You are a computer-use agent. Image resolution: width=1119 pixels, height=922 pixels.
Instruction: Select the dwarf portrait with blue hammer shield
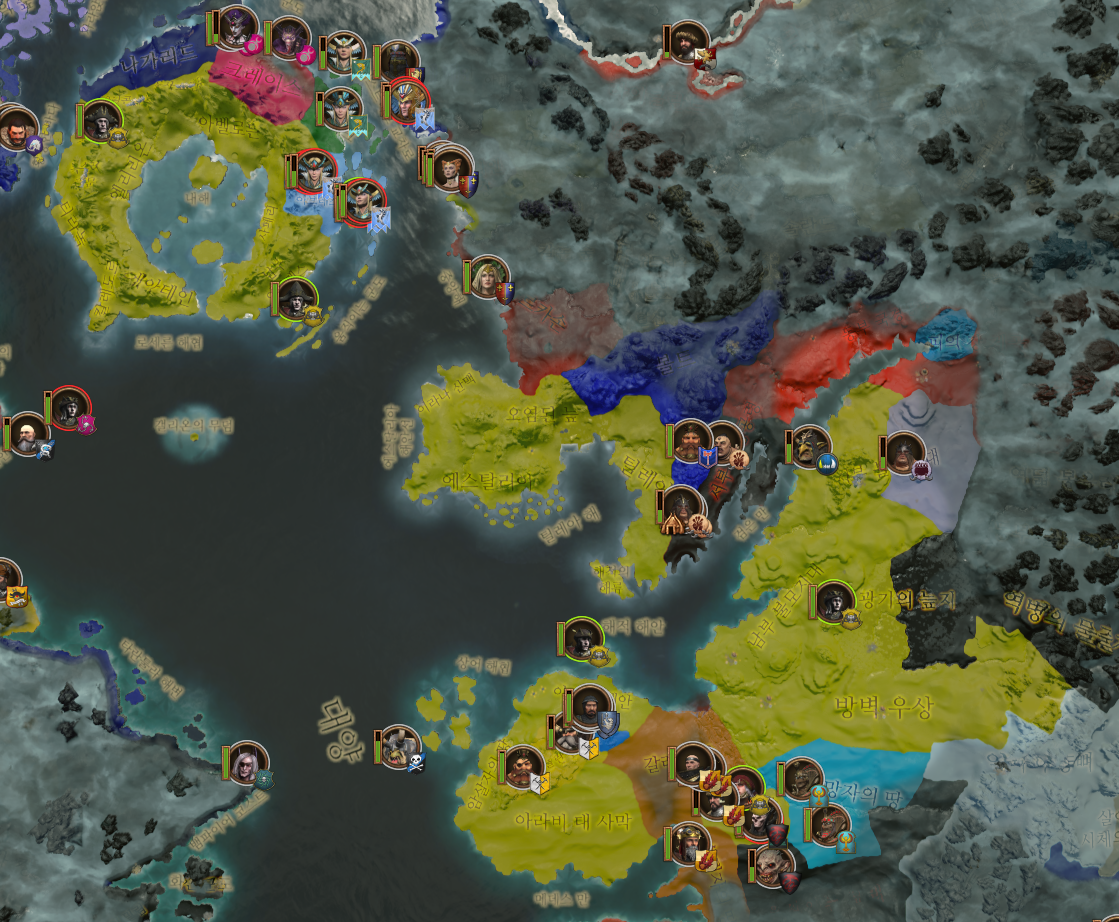coord(691,441)
